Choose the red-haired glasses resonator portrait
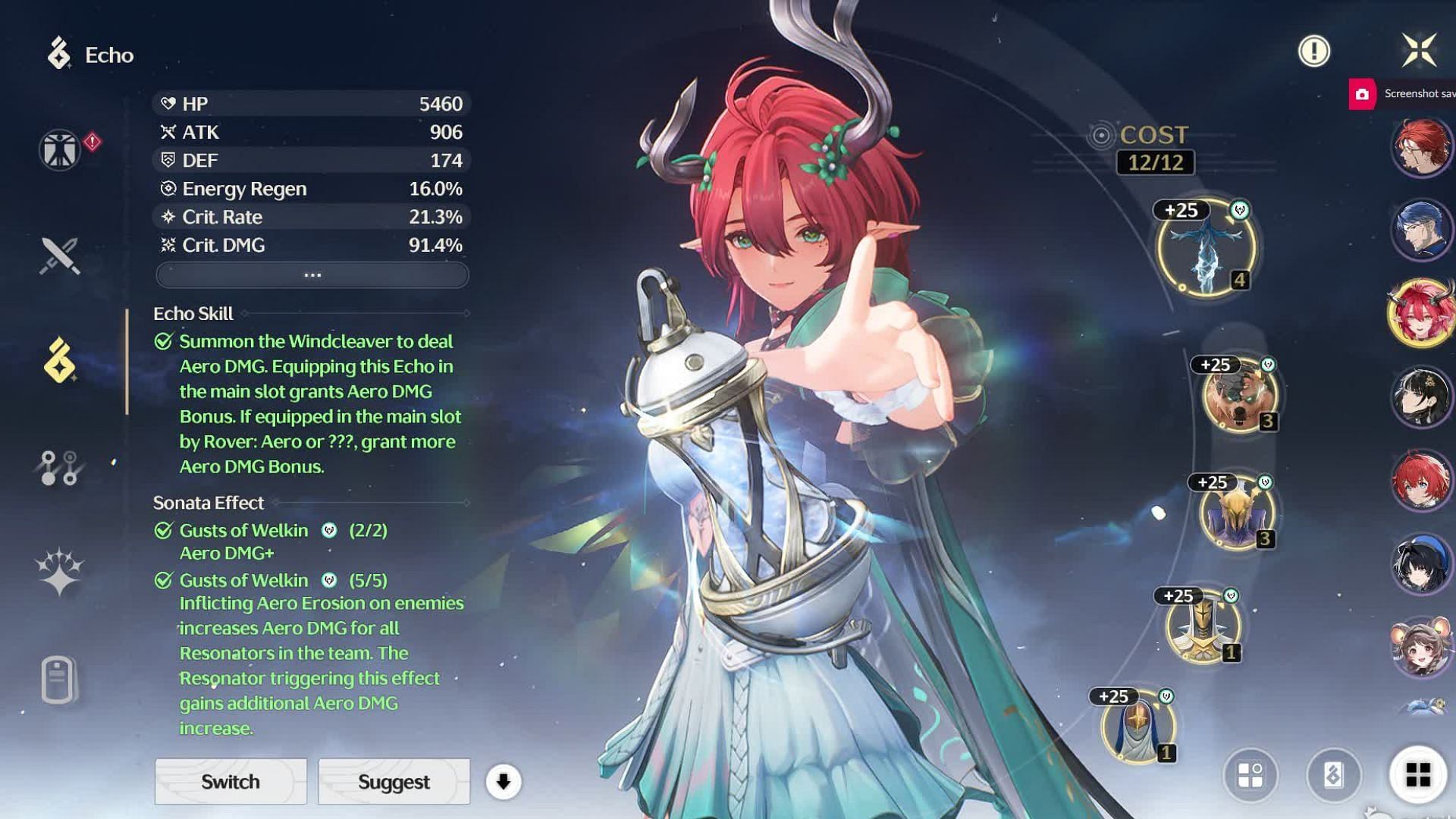The width and height of the screenshot is (1456, 819). 1421,146
